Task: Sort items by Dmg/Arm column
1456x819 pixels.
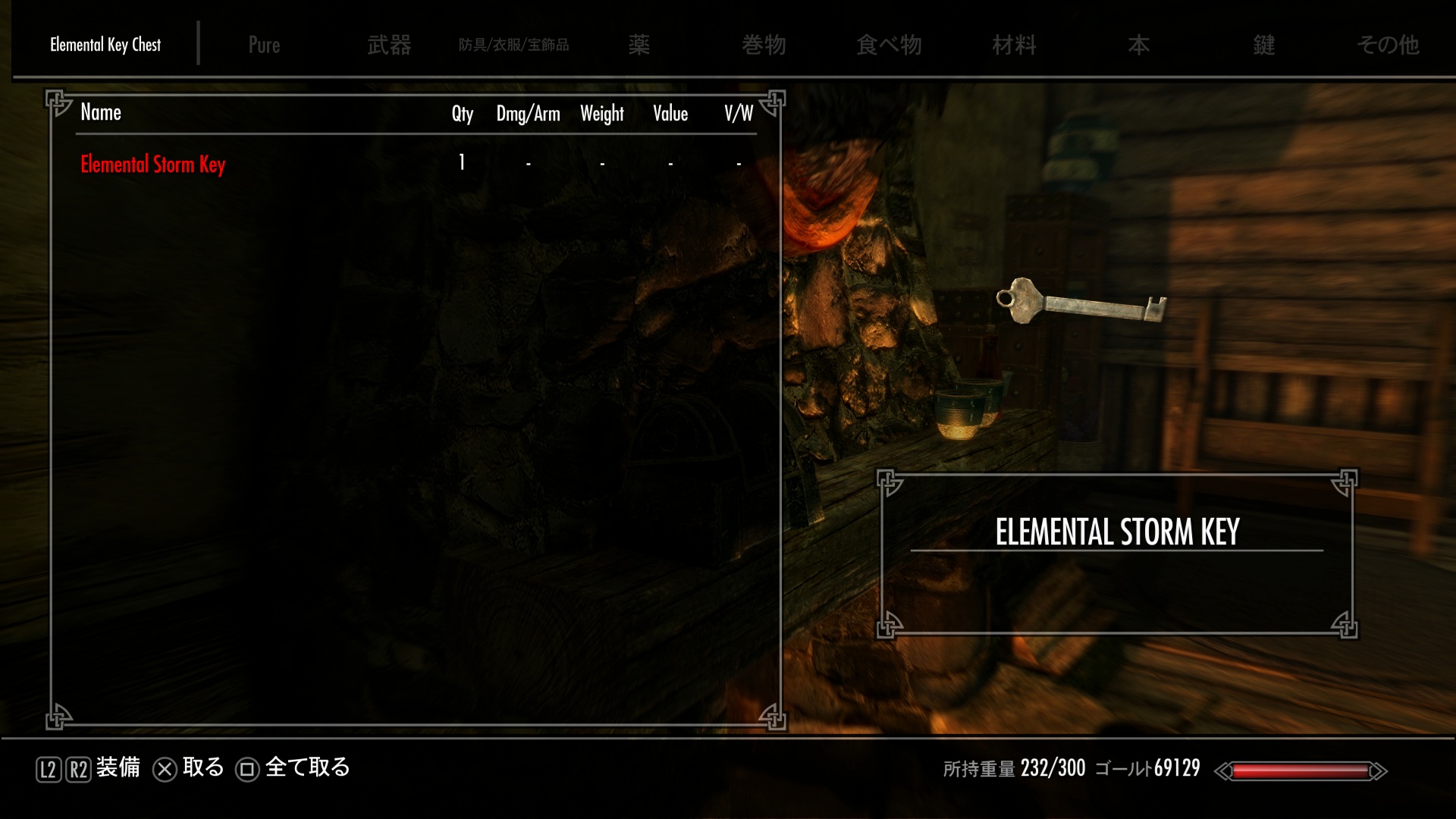Action: 528,114
